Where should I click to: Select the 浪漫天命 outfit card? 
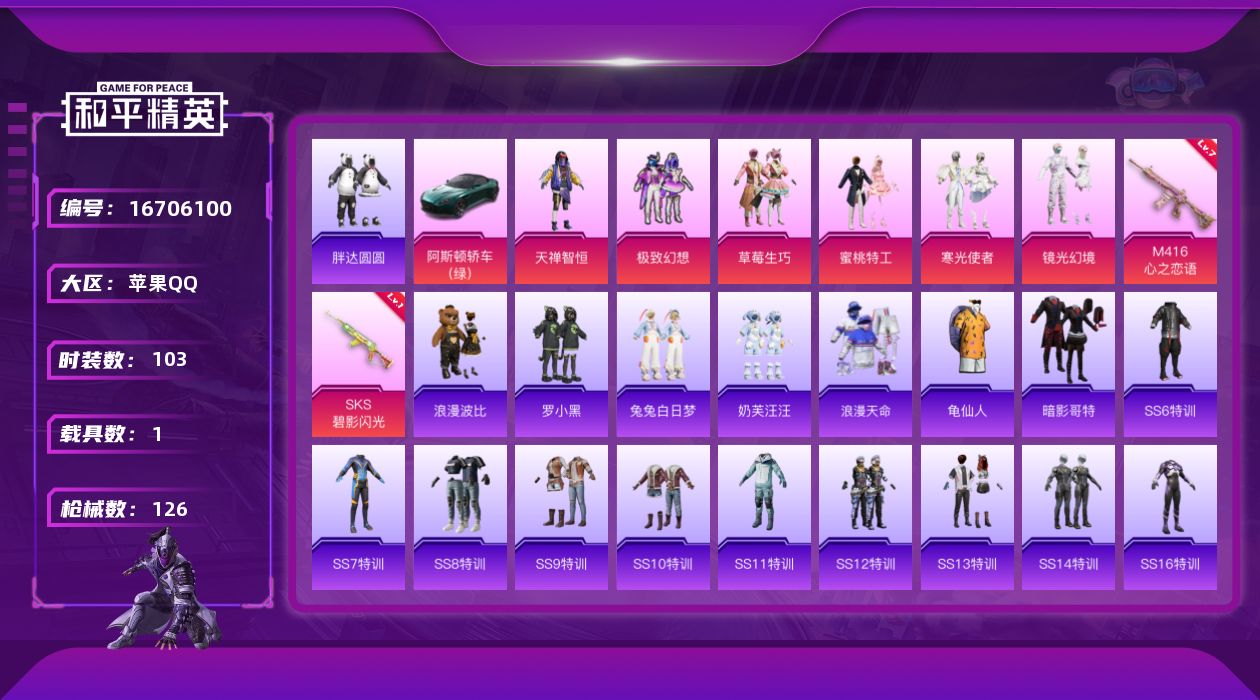pyautogui.click(x=865, y=364)
